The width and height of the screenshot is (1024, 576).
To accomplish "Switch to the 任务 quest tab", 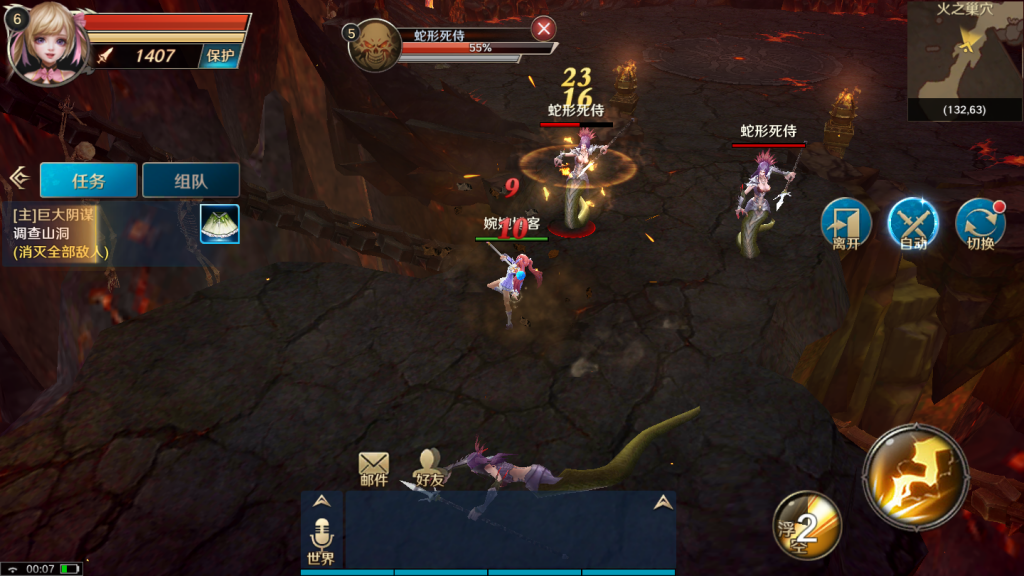I will point(88,181).
